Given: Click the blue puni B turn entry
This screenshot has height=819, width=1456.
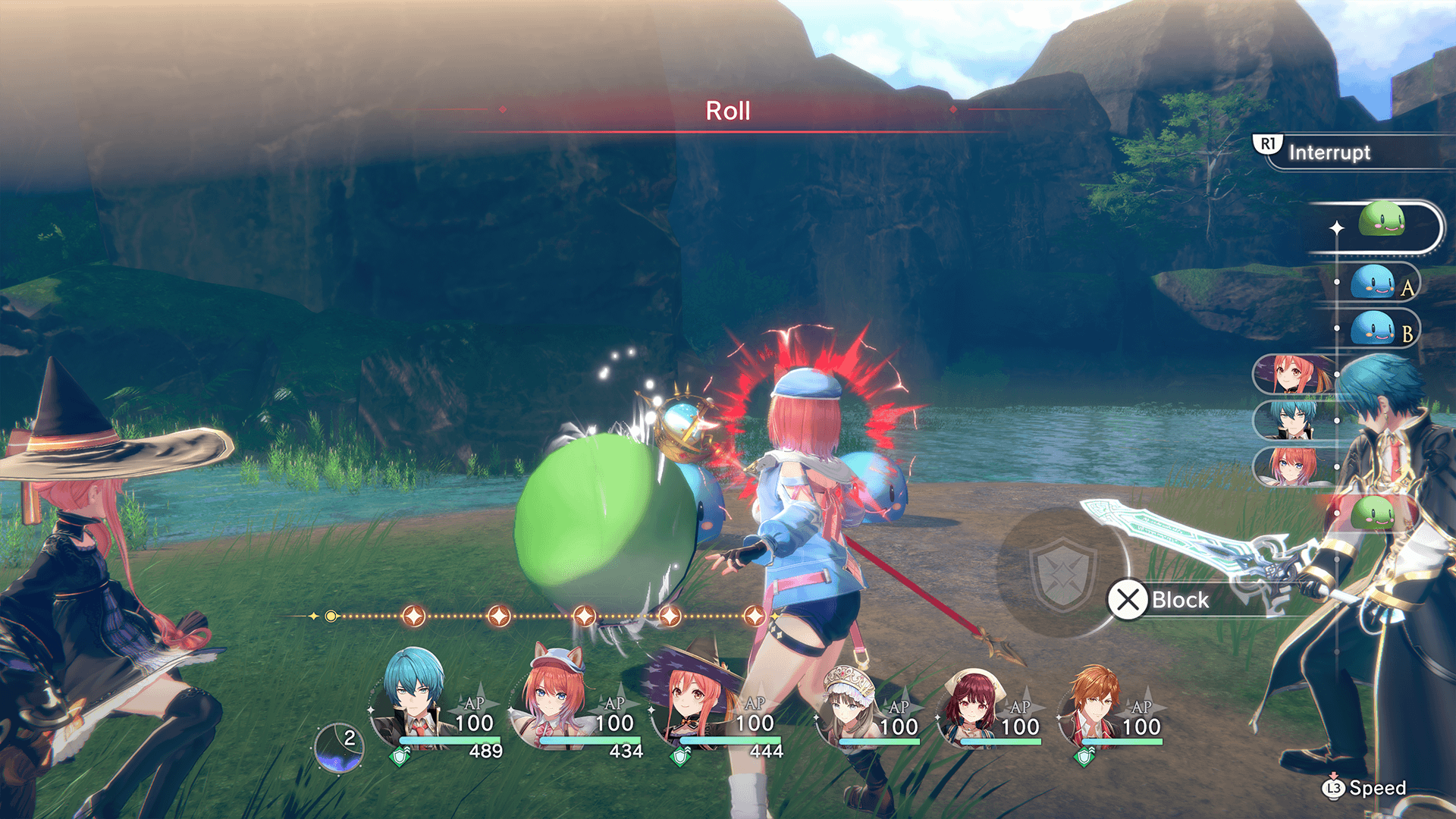Looking at the screenshot, I should click(x=1374, y=330).
